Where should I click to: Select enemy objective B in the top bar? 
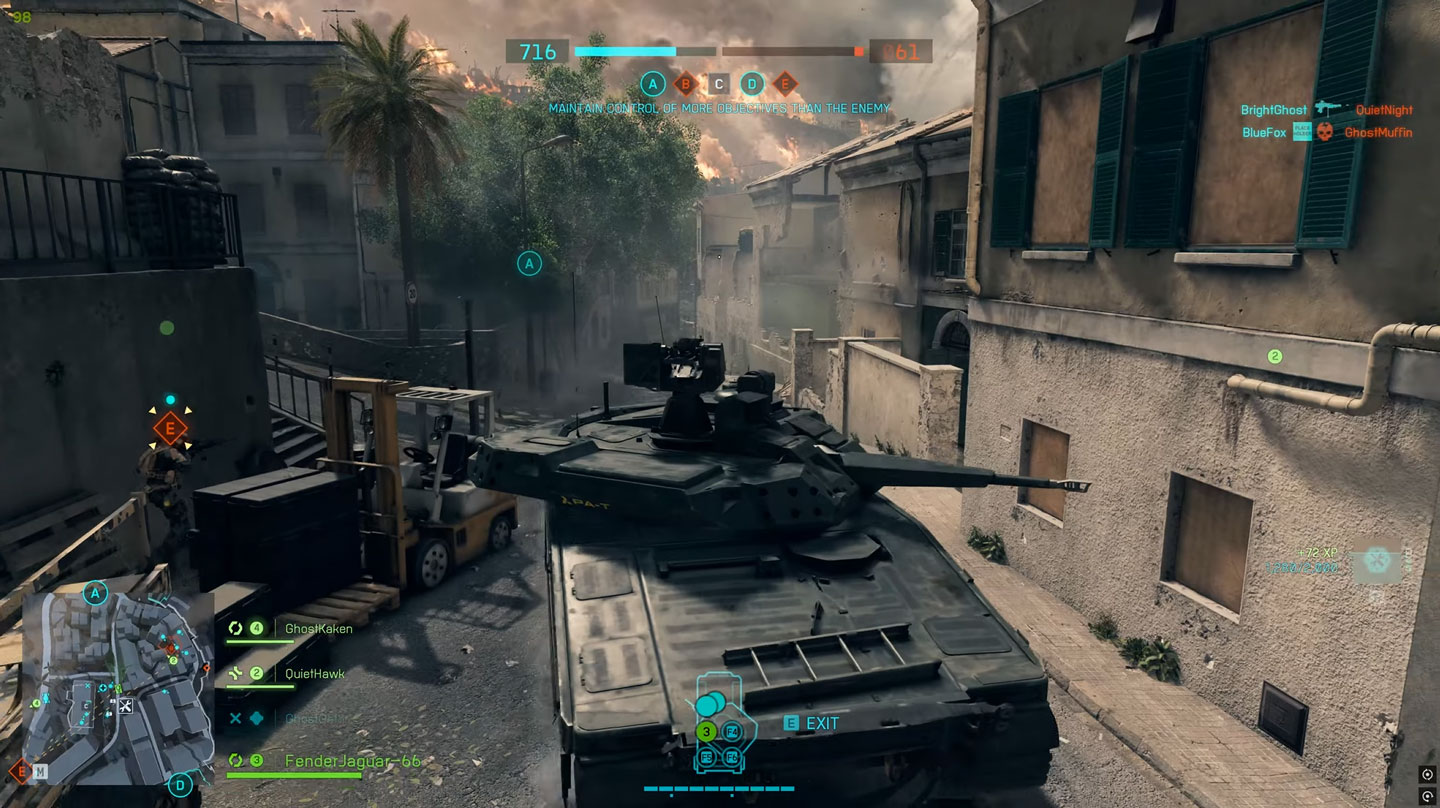686,84
